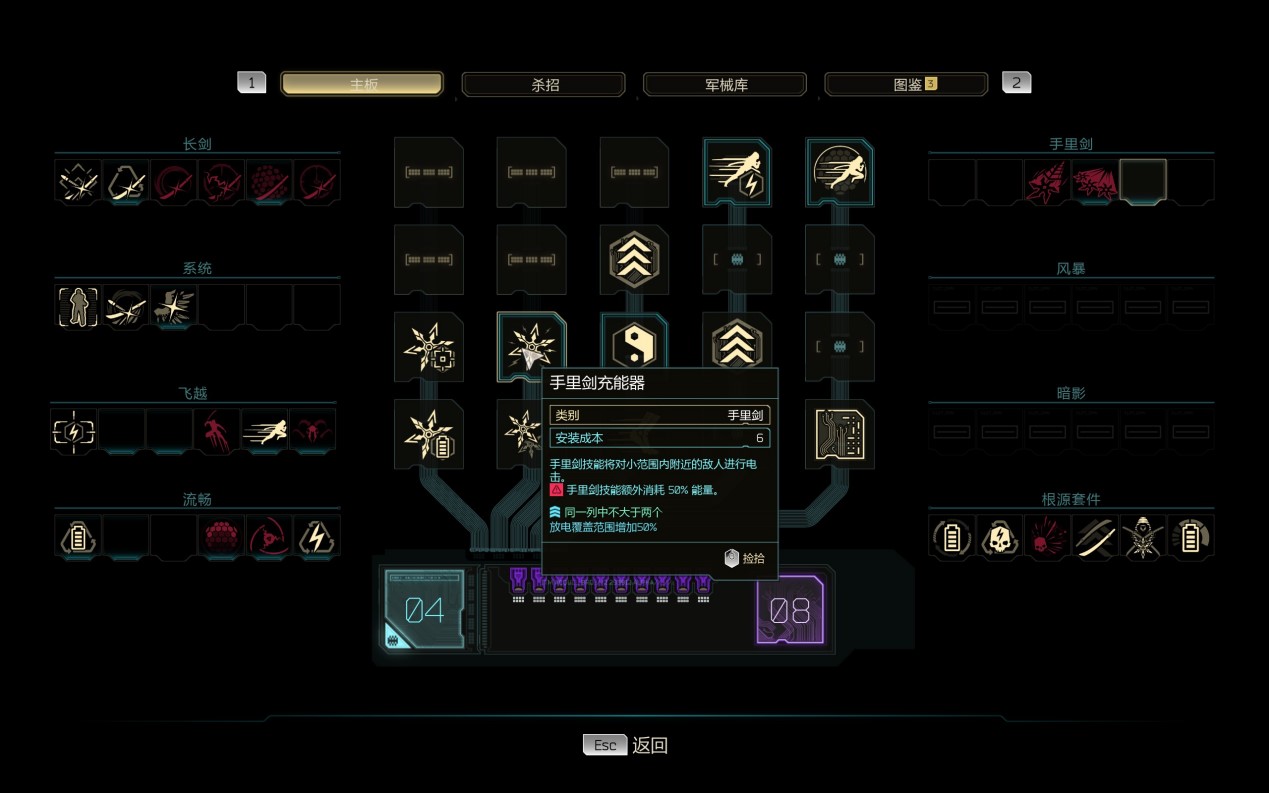Show the 图鉴 tab

pyautogui.click(x=906, y=84)
